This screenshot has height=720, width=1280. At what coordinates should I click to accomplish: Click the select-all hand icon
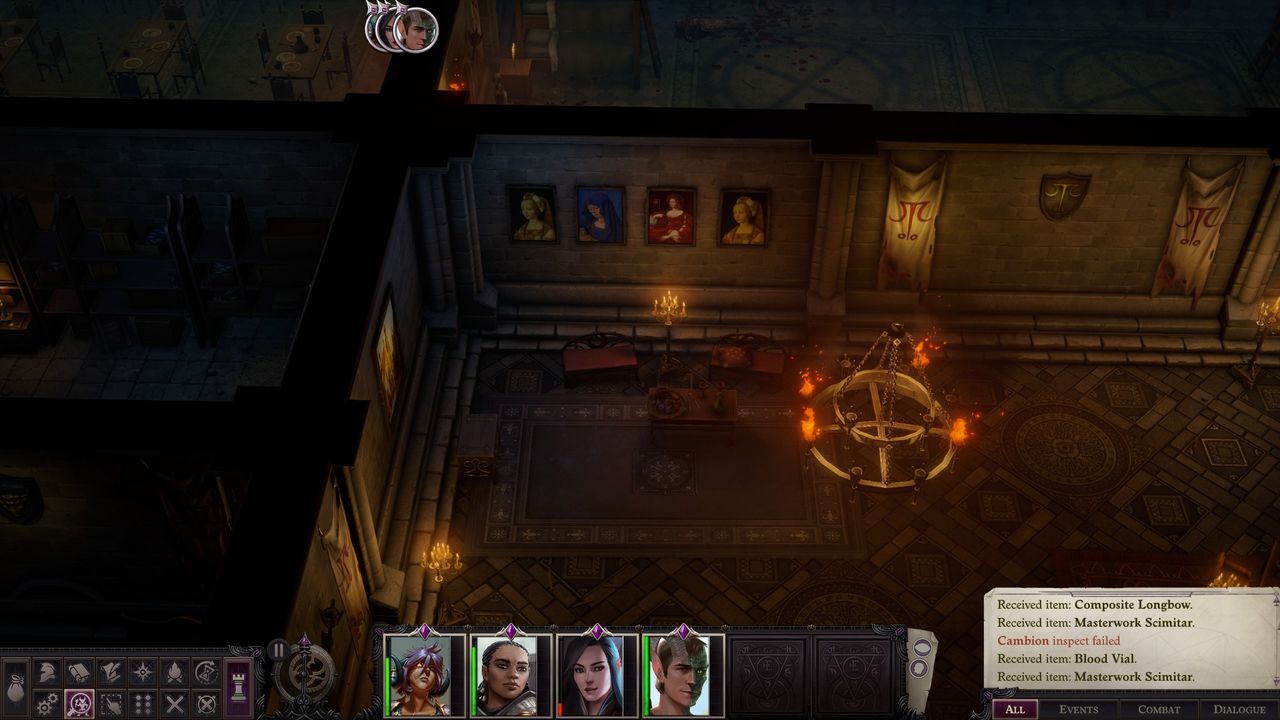(x=111, y=704)
